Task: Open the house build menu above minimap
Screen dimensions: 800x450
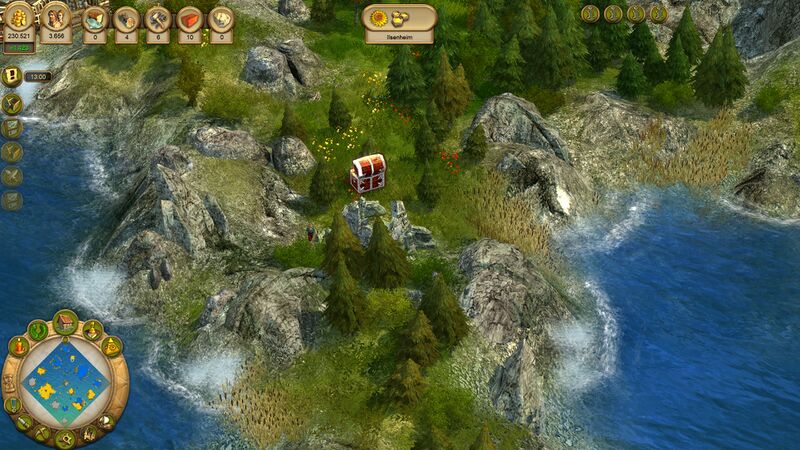Action: click(66, 323)
